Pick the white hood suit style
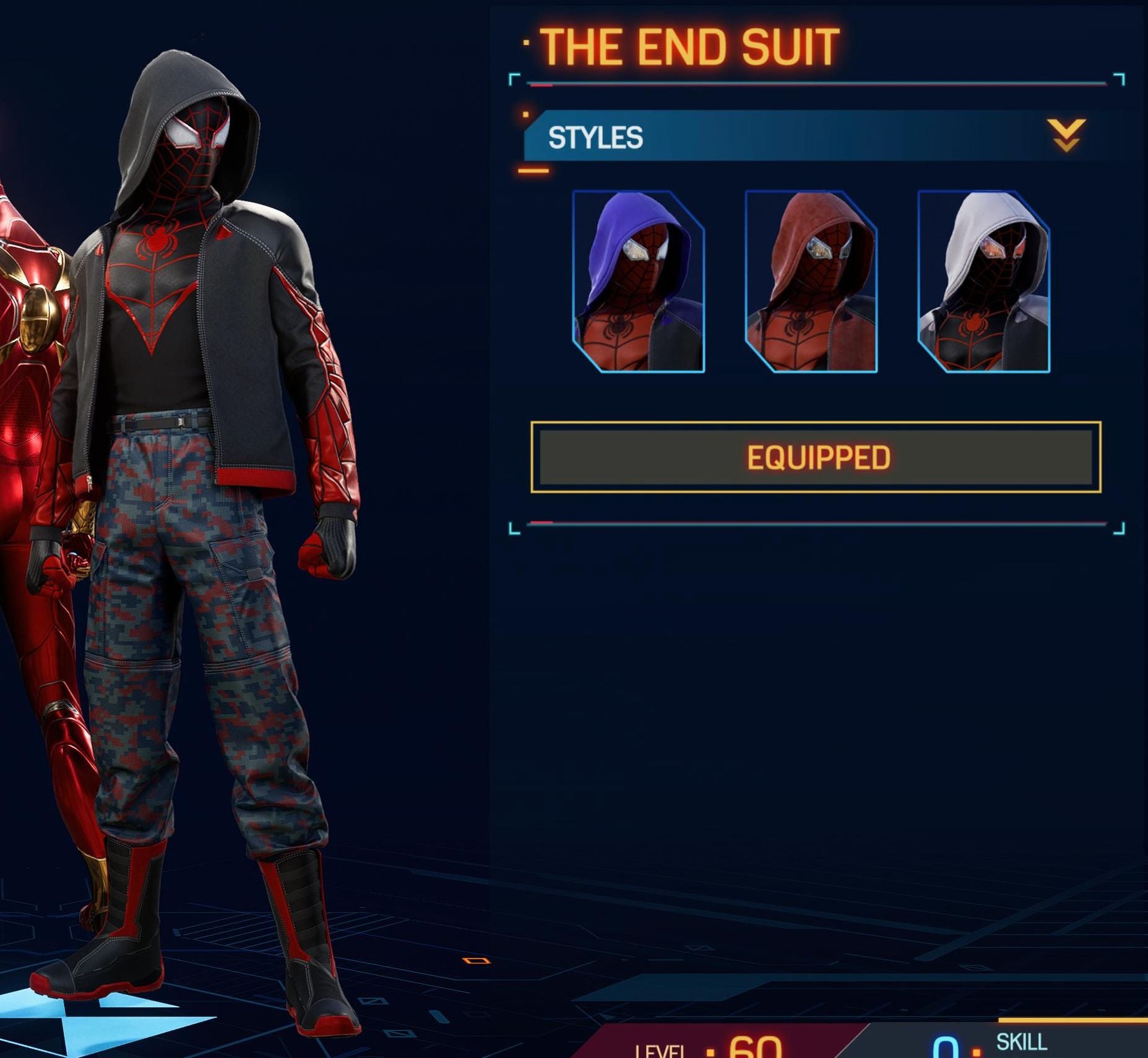 point(983,282)
